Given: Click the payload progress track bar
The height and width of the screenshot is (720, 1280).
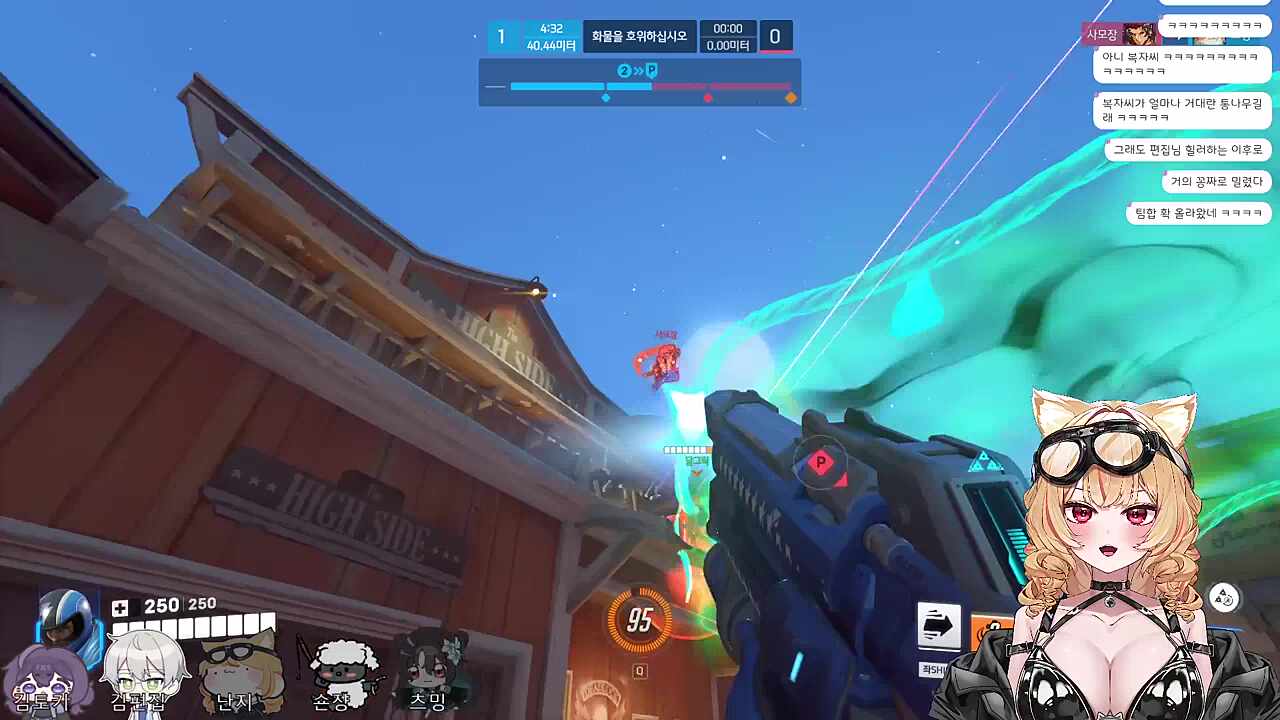Looking at the screenshot, I should pyautogui.click(x=650, y=87).
